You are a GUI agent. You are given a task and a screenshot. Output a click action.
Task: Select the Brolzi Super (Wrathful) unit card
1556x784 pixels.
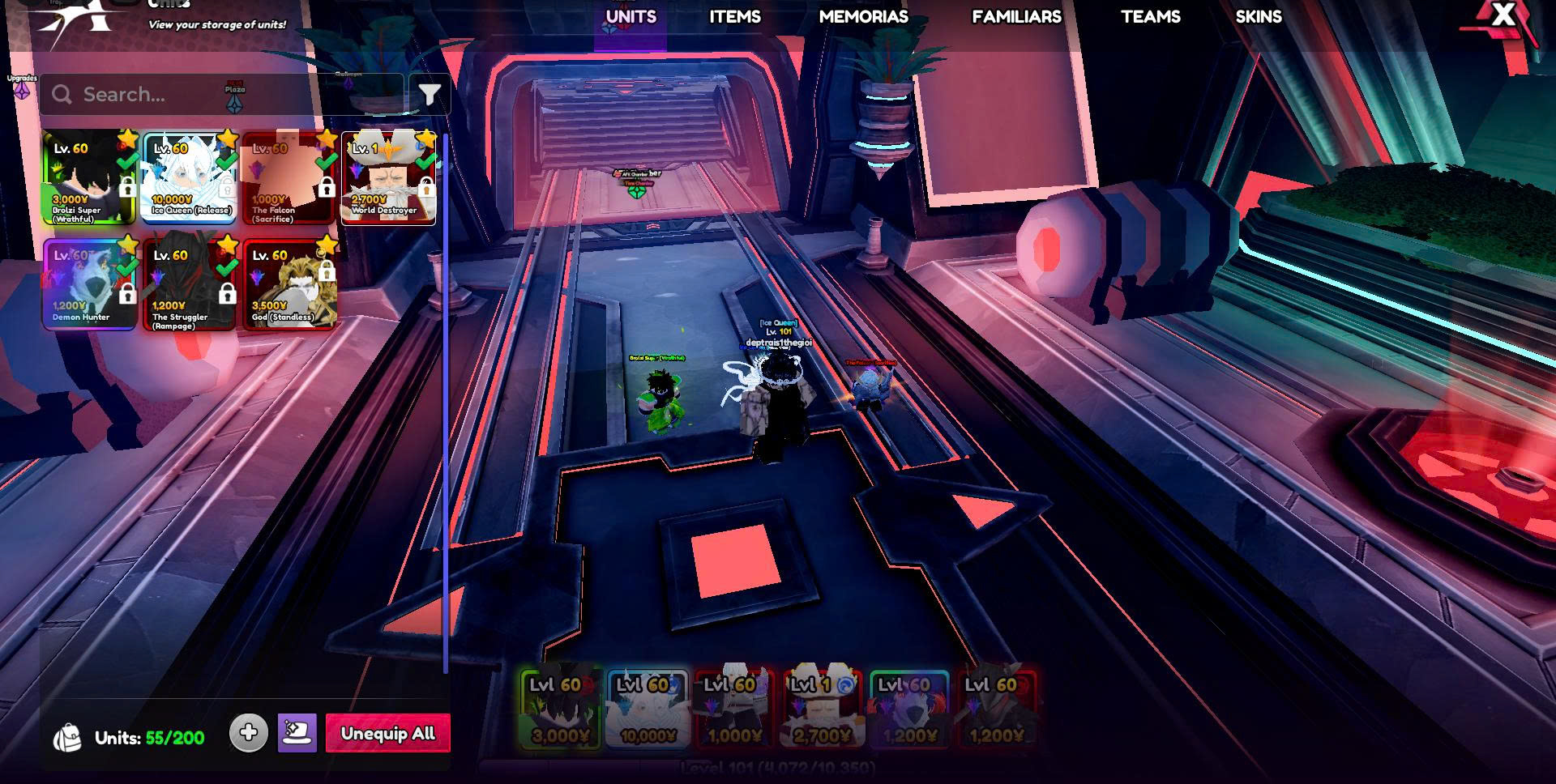(x=89, y=178)
